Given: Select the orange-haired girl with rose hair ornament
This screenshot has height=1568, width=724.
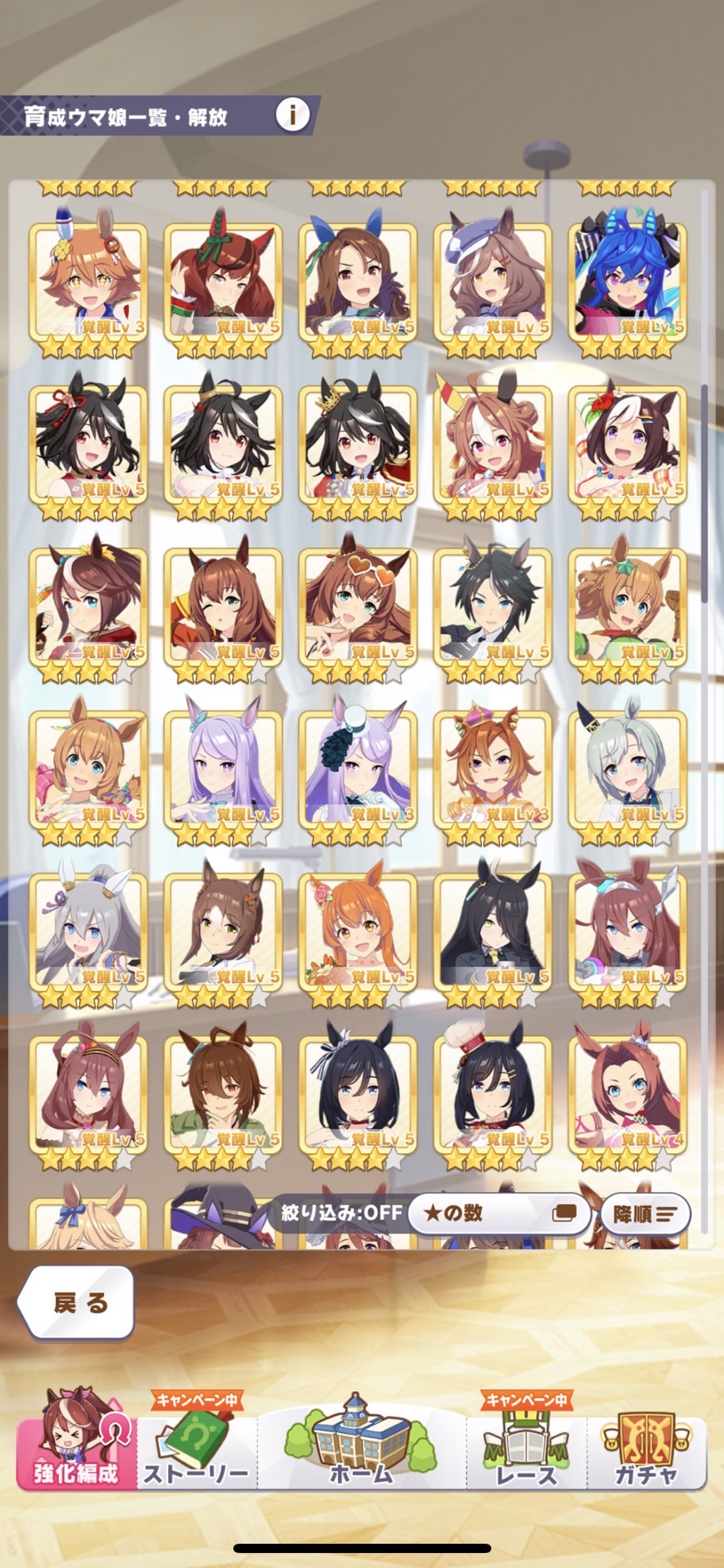Looking at the screenshot, I should pos(358,928).
